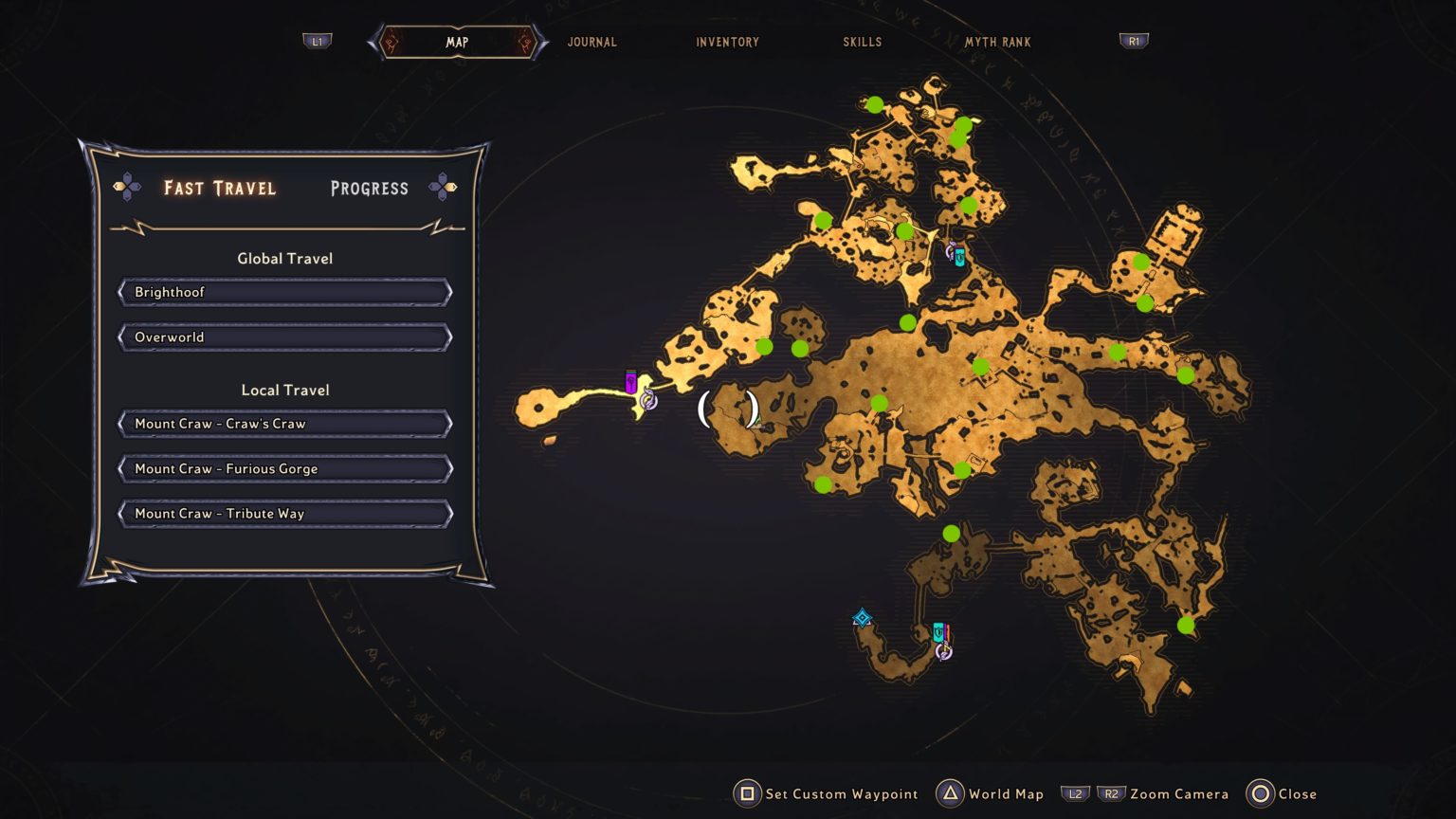This screenshot has height=819, width=1456.
Task: Pick Mount Craw - Tribute Way
Action: [x=284, y=514]
